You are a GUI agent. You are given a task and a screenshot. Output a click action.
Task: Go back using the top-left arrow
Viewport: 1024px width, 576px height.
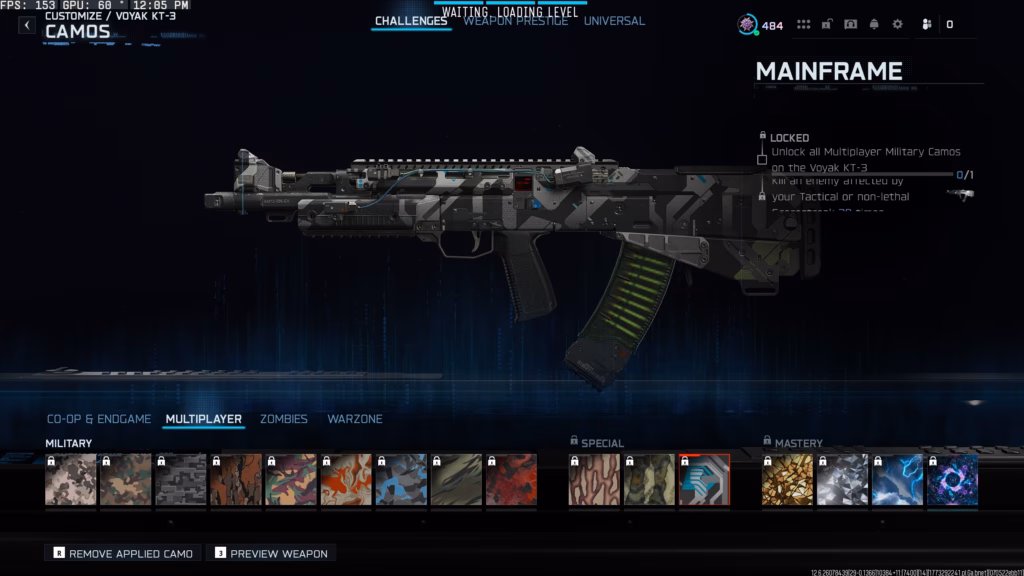tap(27, 25)
